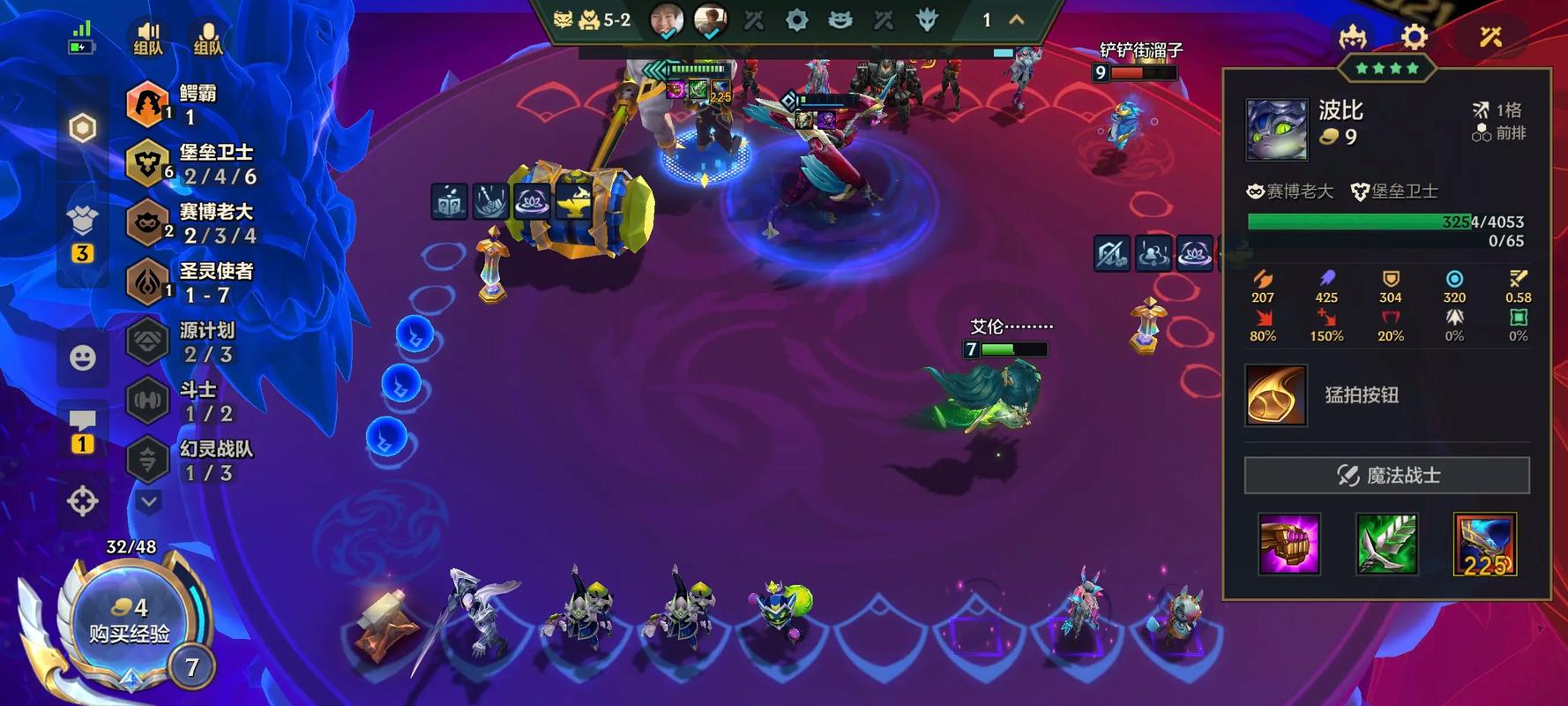Buy experience with the 购买经验 button

pyautogui.click(x=130, y=621)
